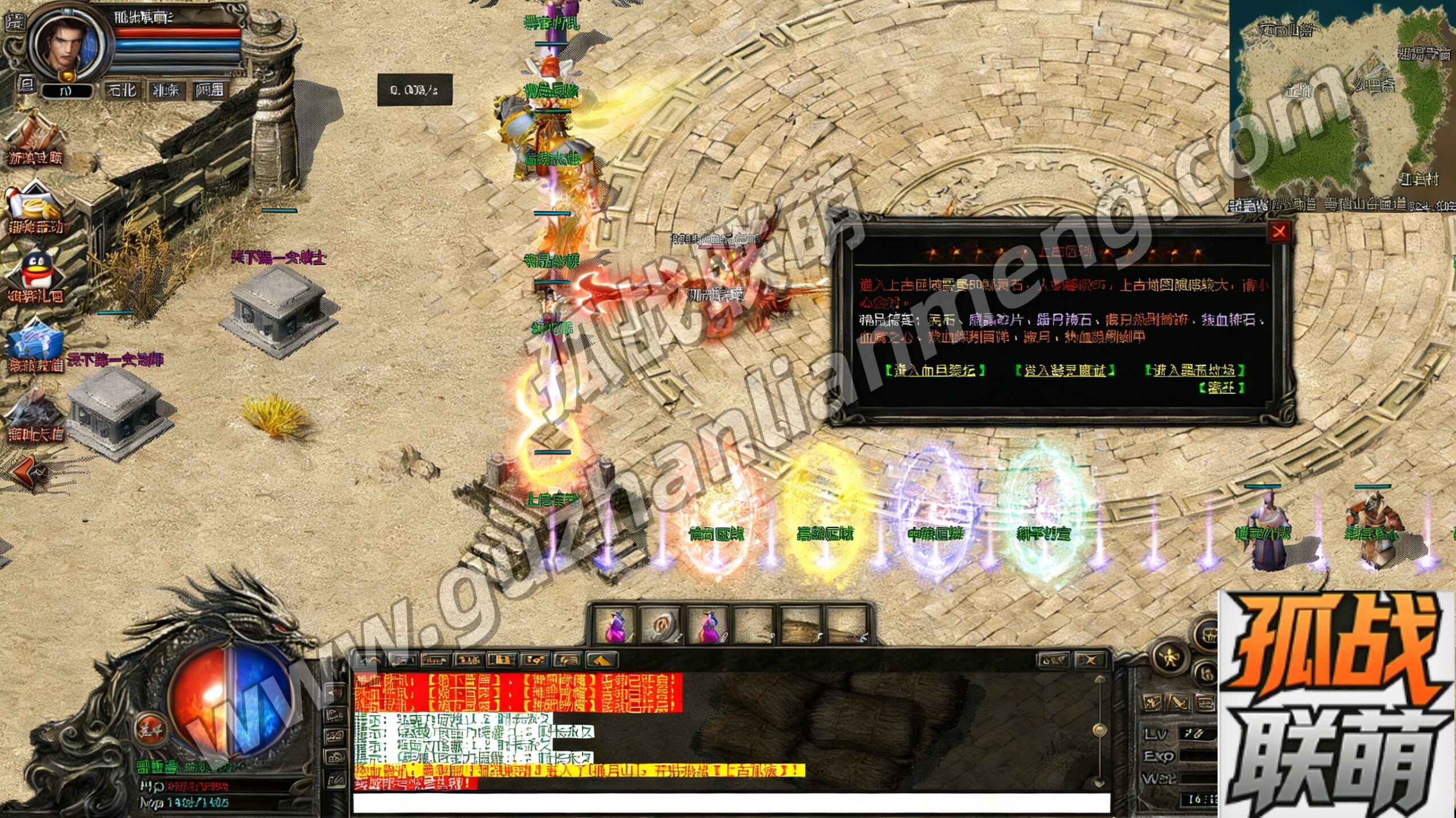1456x818 pixels.
Task: Click the round golden figure button
Action: (1169, 658)
